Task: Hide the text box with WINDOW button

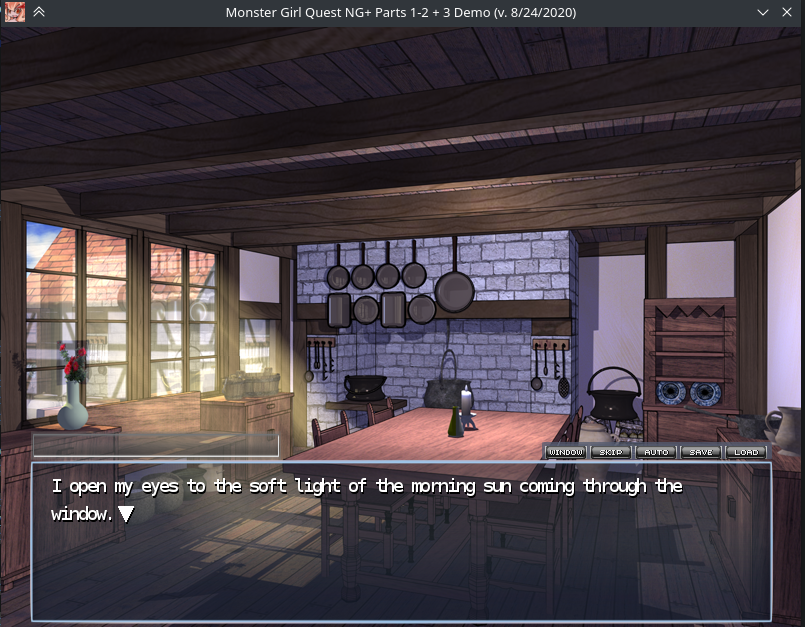Action: pos(566,452)
